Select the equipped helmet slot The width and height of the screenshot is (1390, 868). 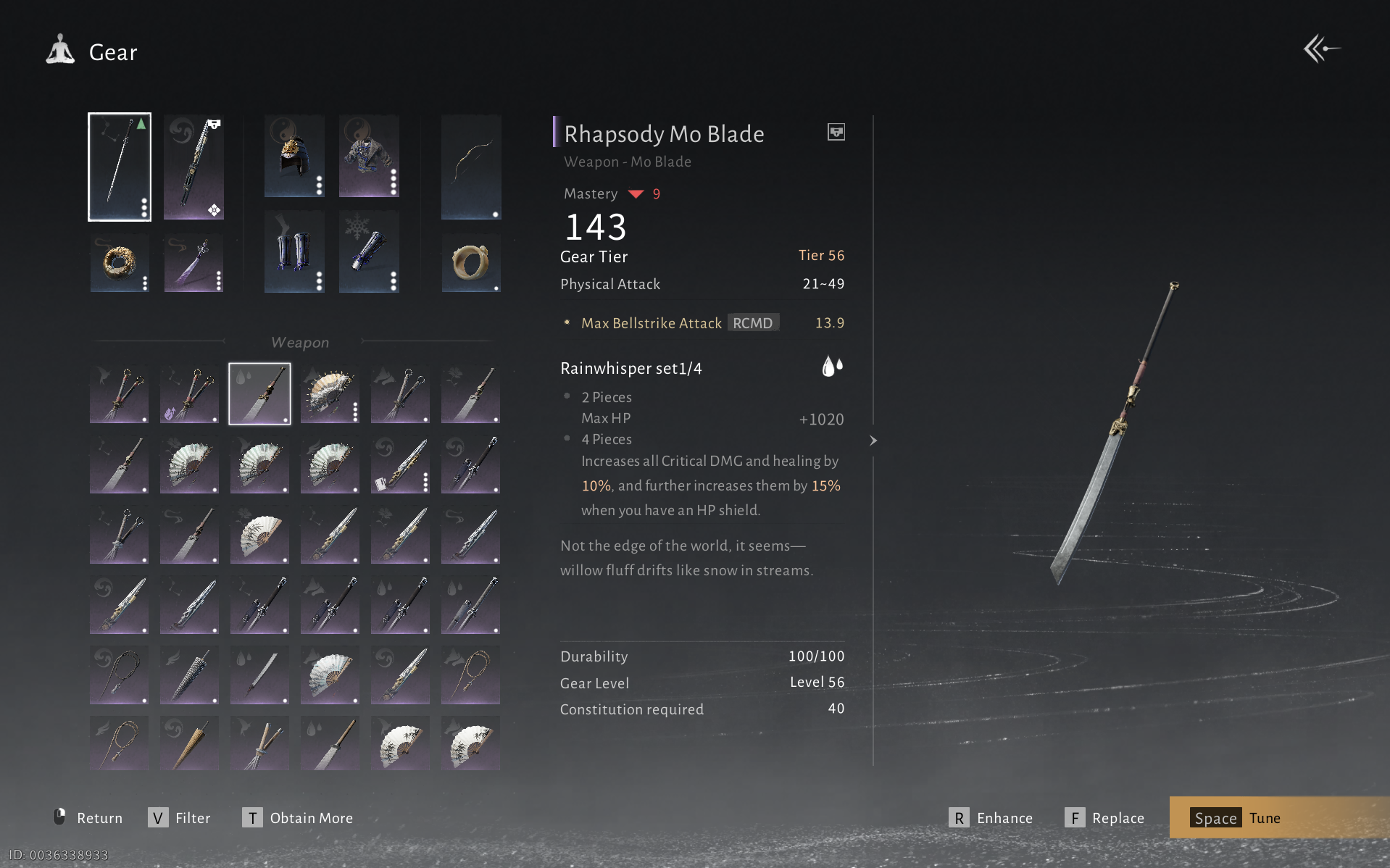pos(294,156)
